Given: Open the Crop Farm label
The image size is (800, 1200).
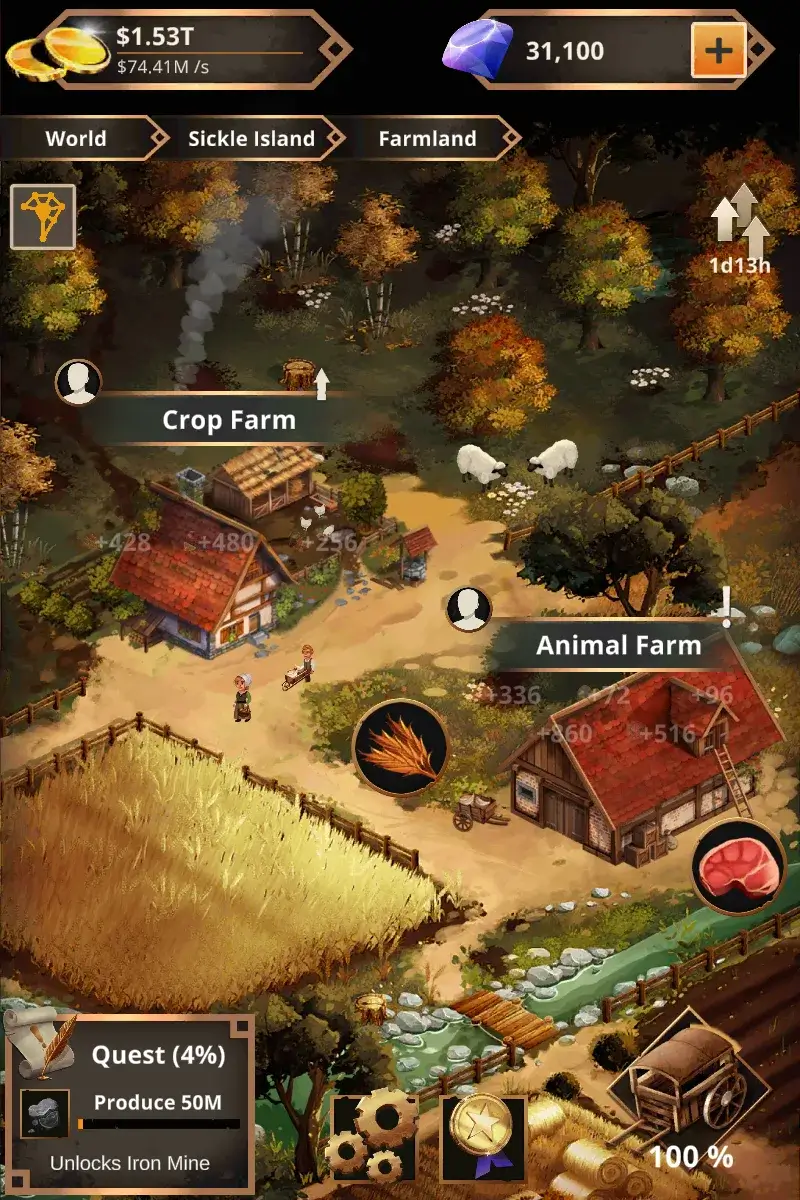Looking at the screenshot, I should pyautogui.click(x=229, y=420).
